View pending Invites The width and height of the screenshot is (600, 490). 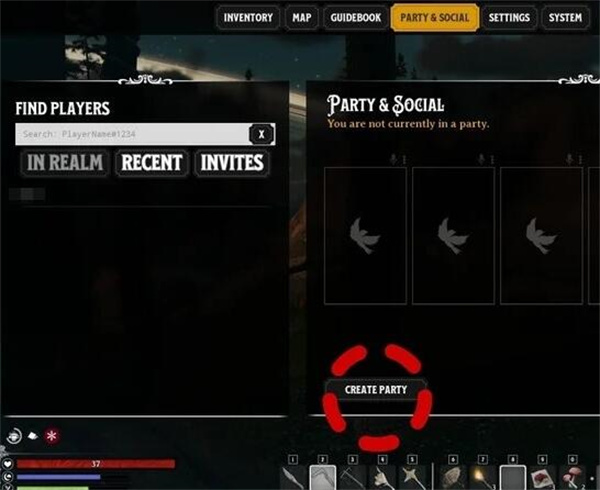[231, 162]
